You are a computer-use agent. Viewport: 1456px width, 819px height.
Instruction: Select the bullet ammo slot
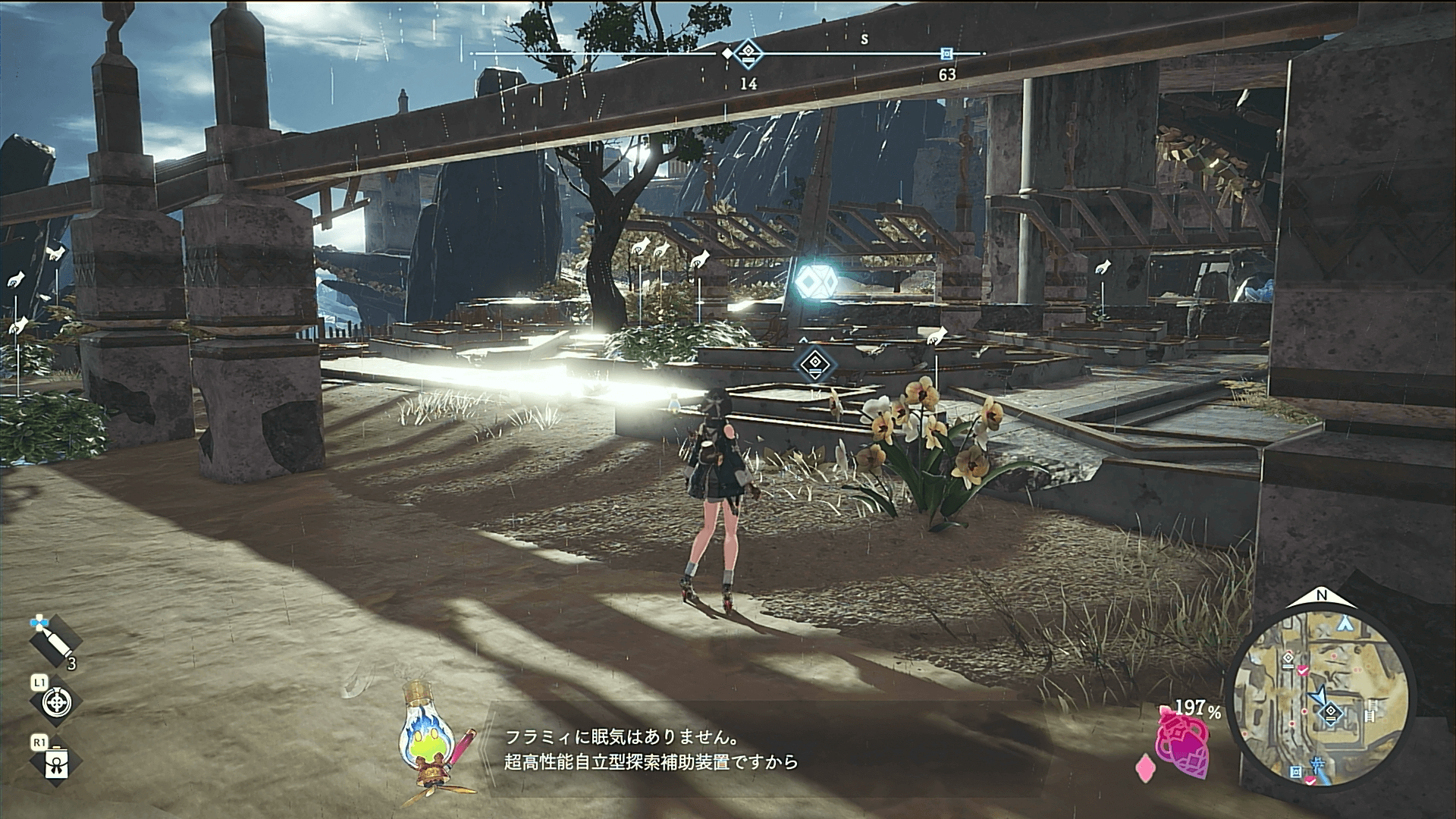[x=55, y=642]
